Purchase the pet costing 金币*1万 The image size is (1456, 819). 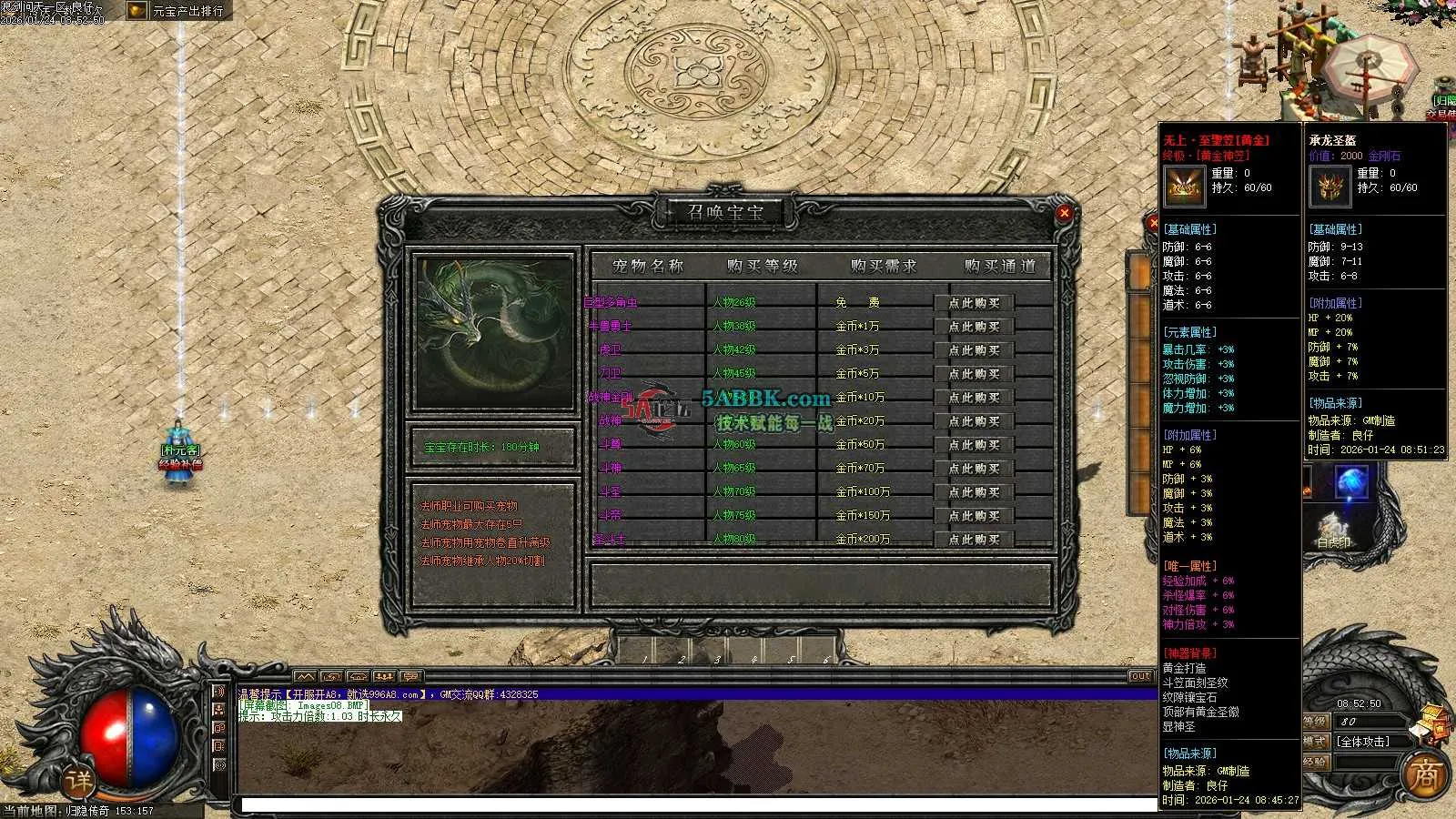[x=974, y=327]
